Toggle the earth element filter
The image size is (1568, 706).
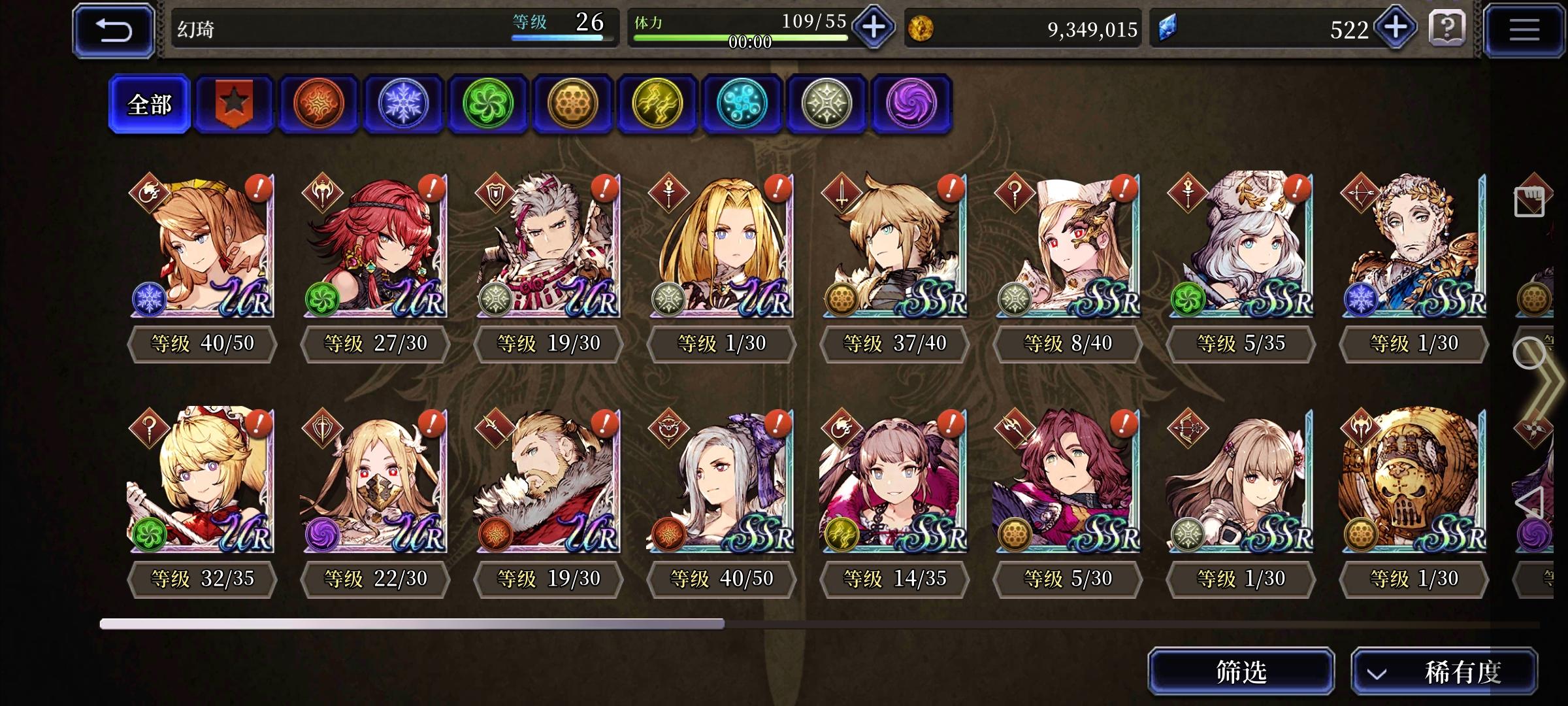click(573, 105)
